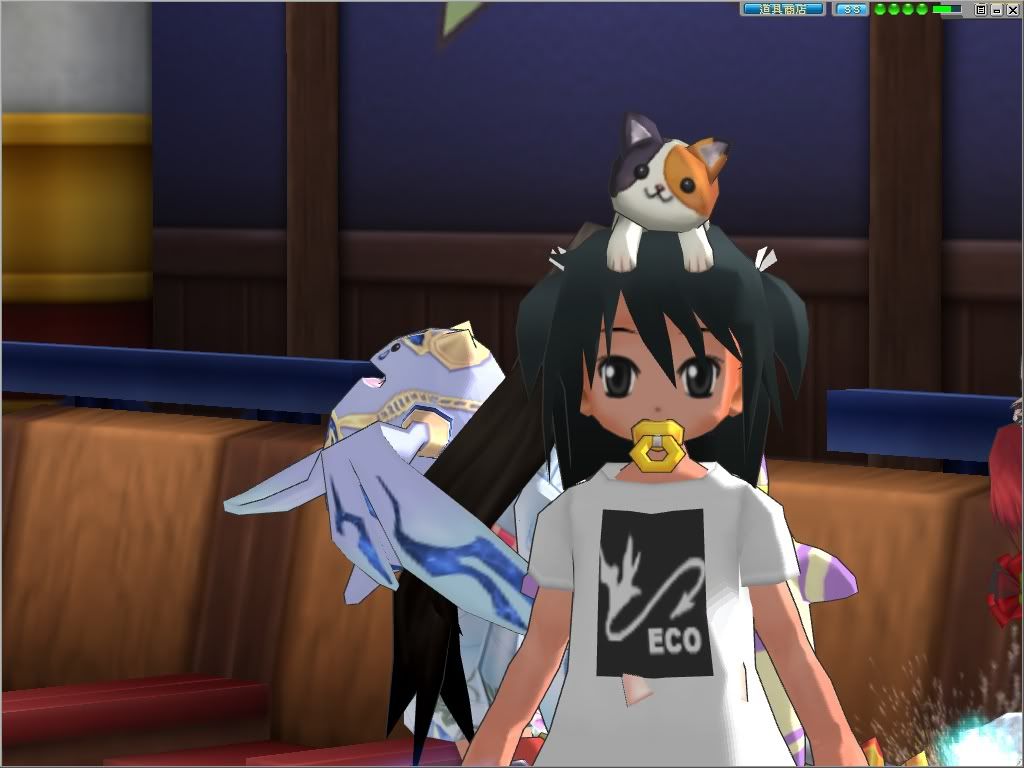Screen dimensions: 1024x768
Task: Close the game window
Action: [1012, 9]
